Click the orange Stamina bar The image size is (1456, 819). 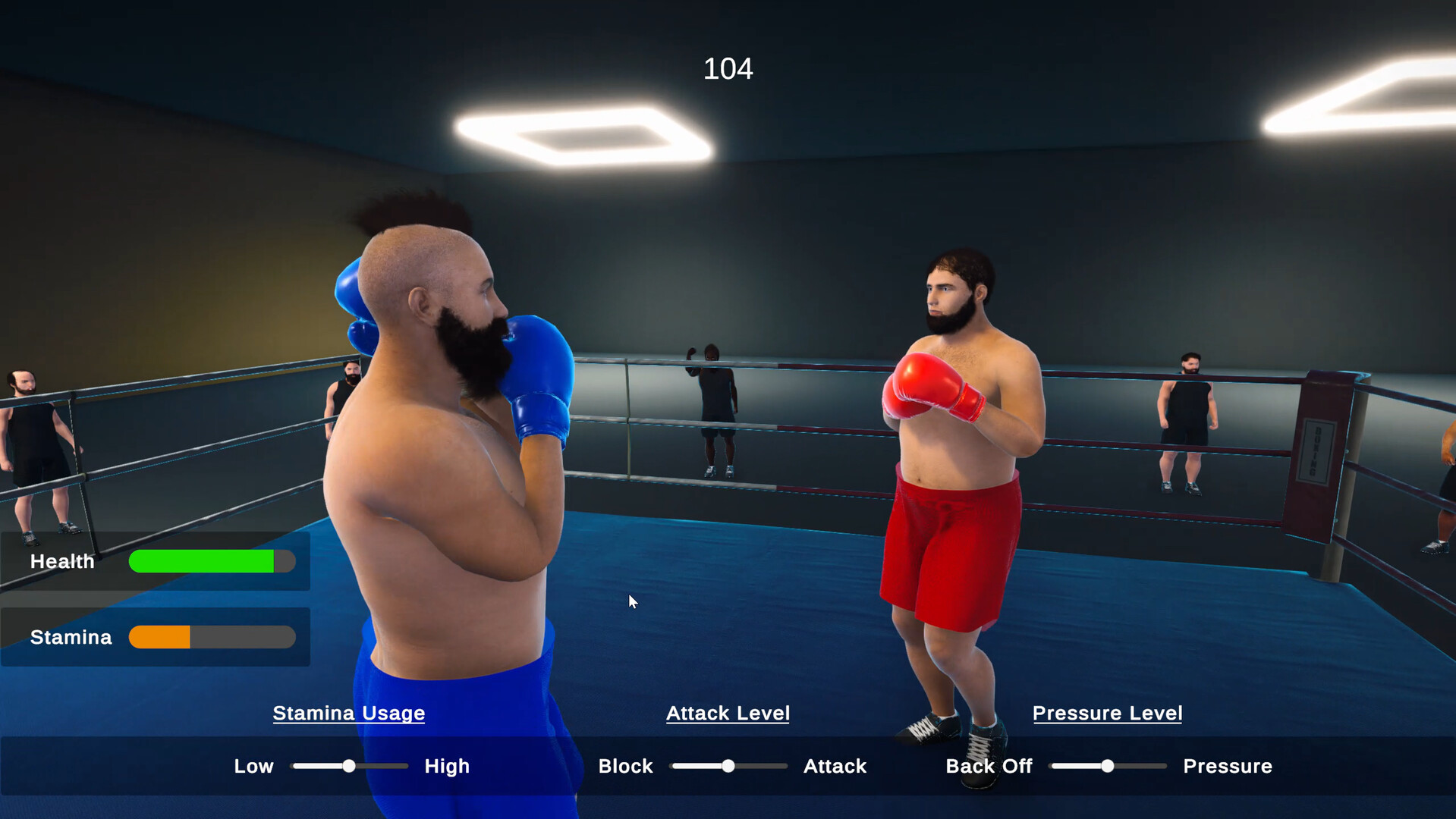pyautogui.click(x=161, y=637)
